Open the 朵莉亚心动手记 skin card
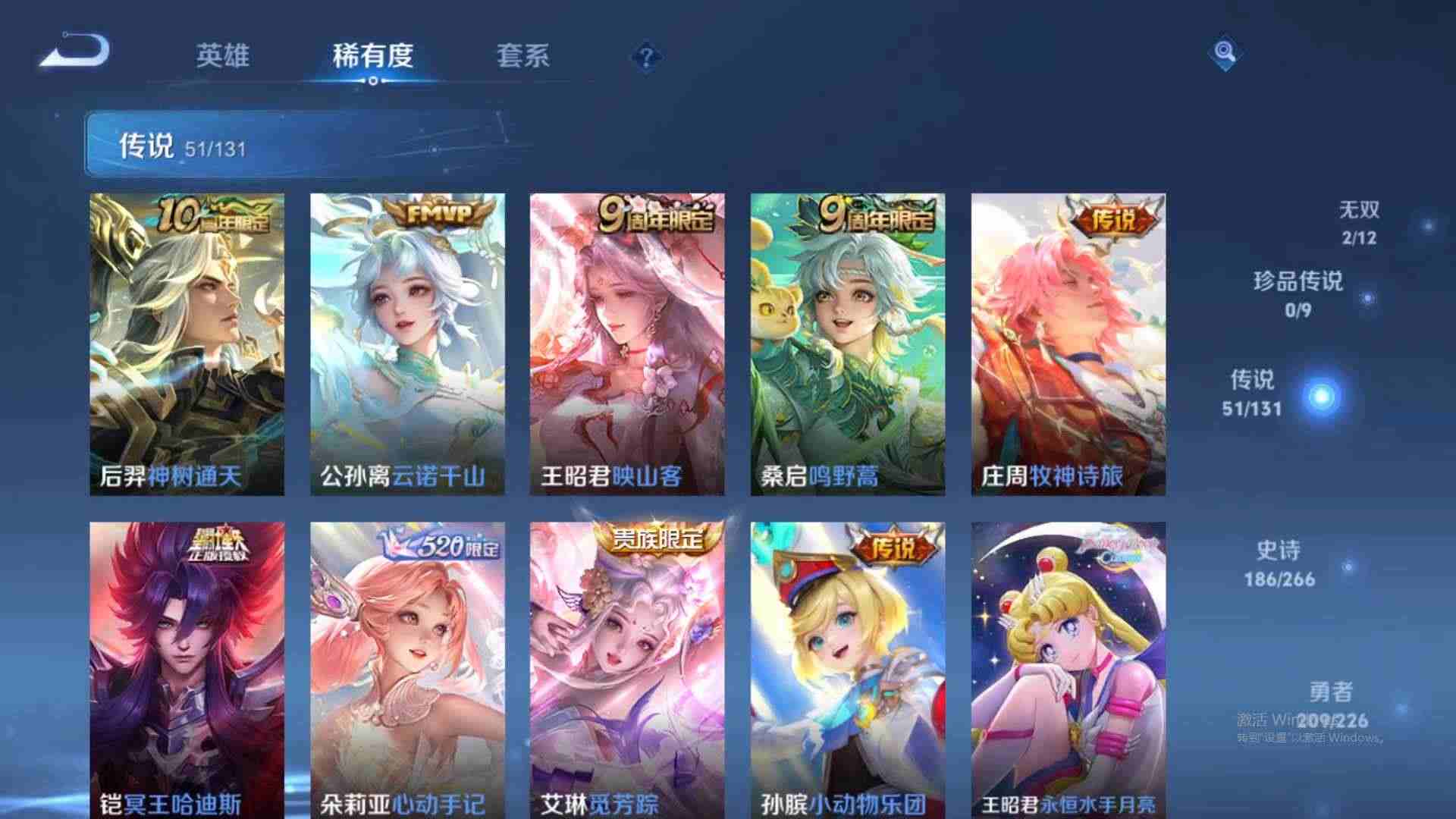This screenshot has width=1456, height=819. [x=407, y=667]
